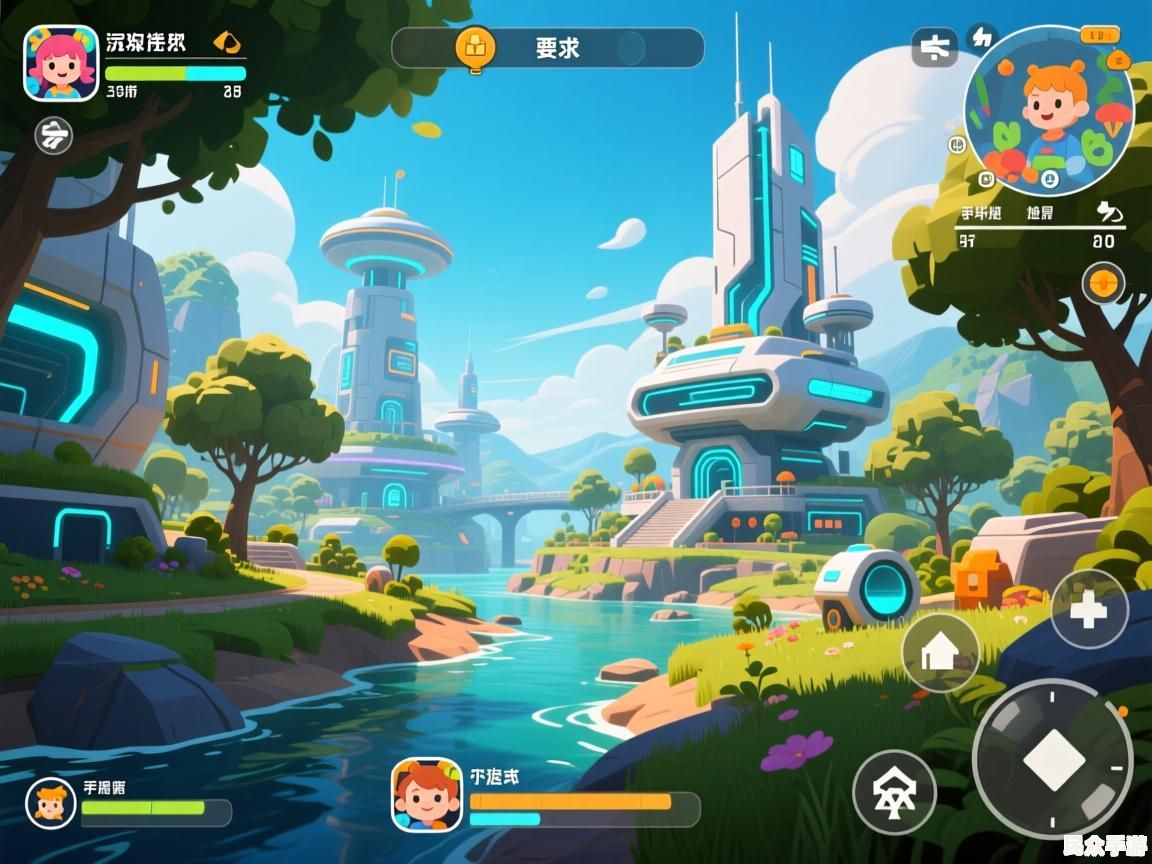
Task: Select the small round icon under the player avatar
Action: coord(54,135)
